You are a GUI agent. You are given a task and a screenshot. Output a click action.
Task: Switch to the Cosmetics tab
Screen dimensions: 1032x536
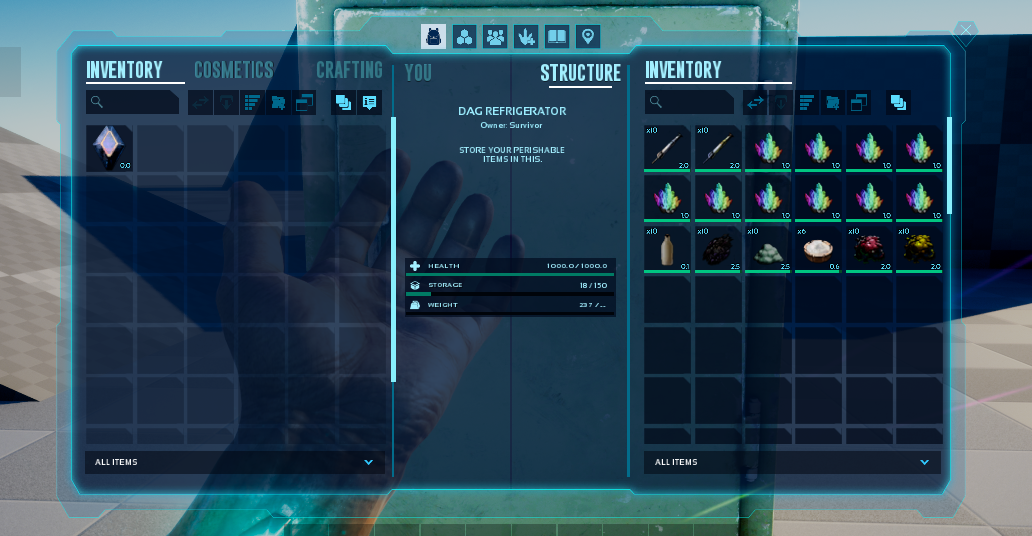233,70
